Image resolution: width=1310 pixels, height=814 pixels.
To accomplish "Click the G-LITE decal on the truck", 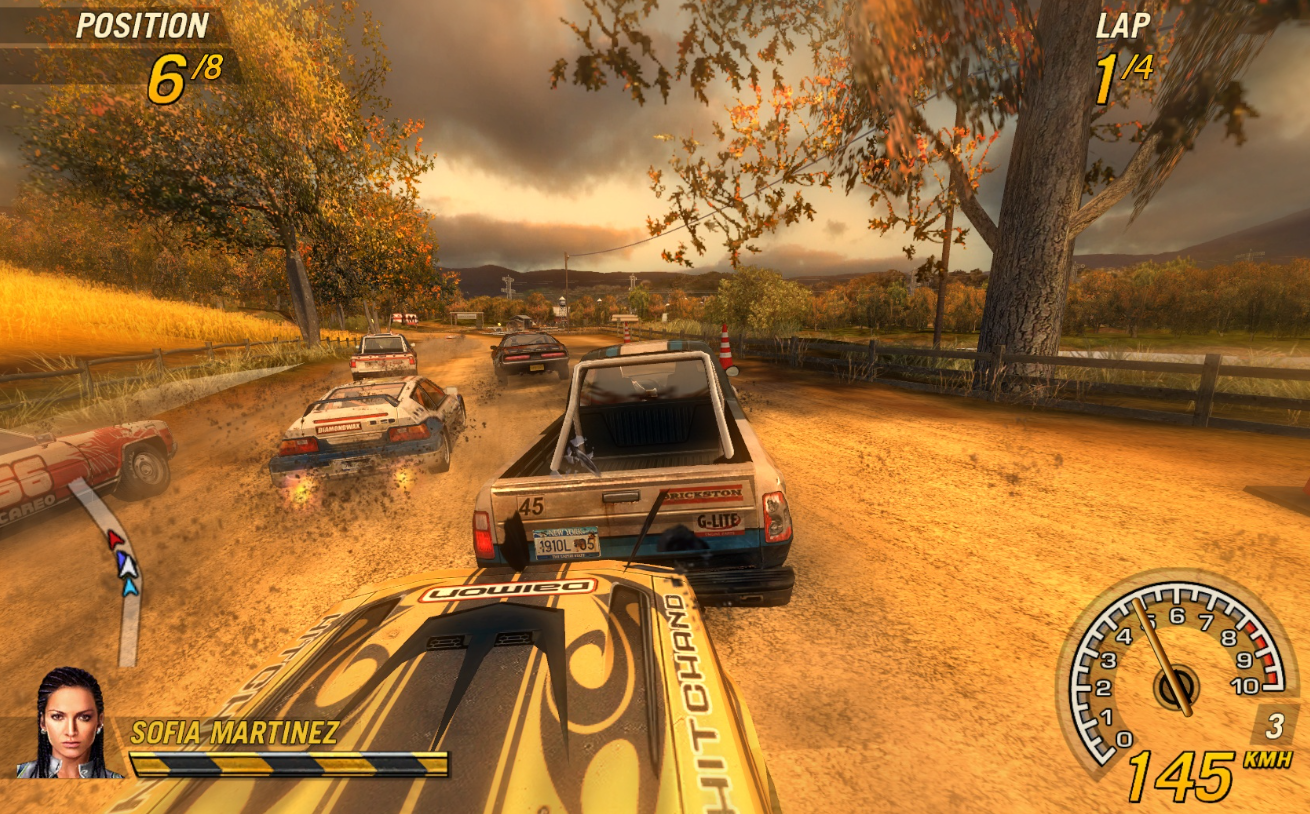I will point(718,521).
